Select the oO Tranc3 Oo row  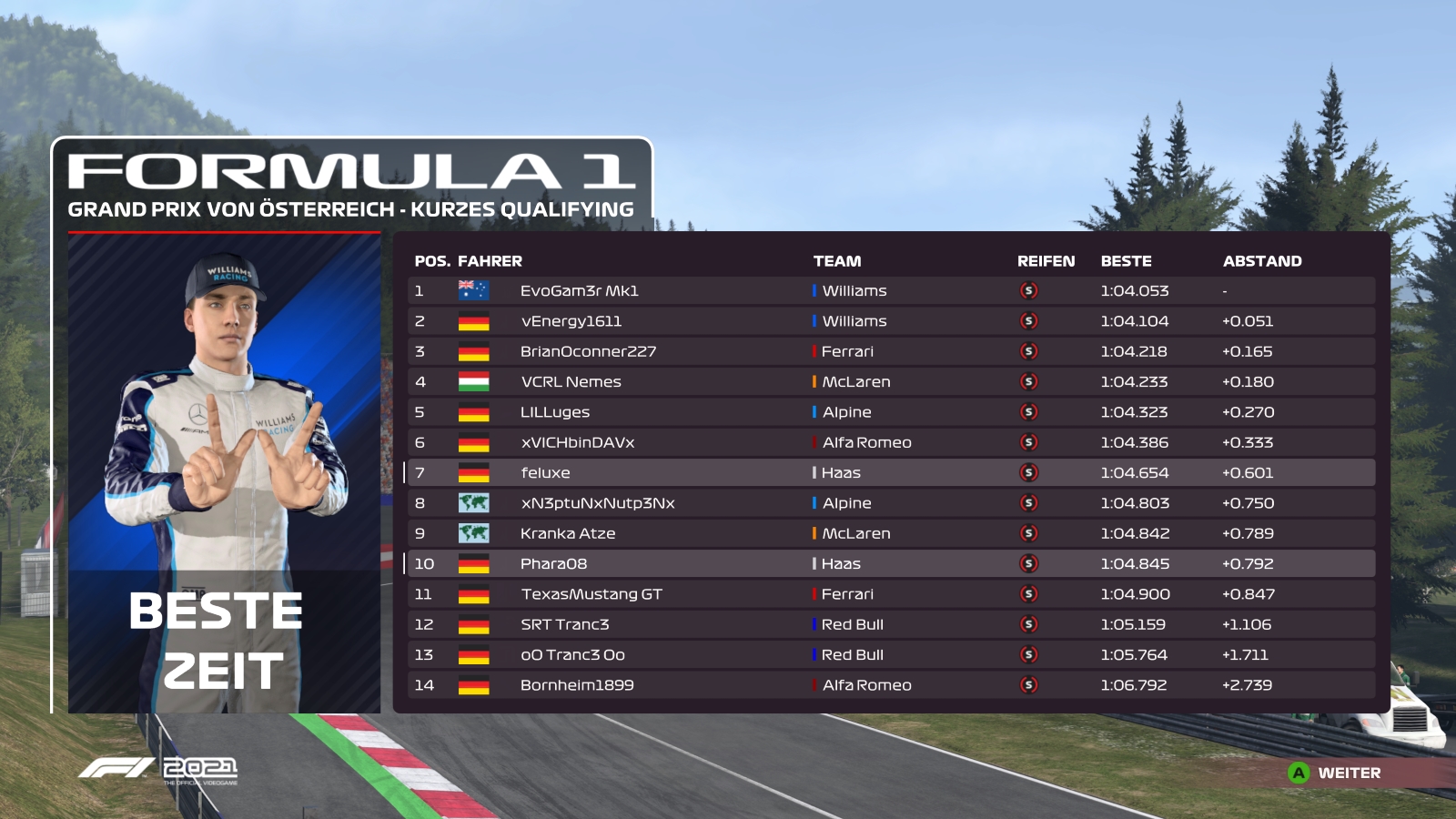point(572,655)
